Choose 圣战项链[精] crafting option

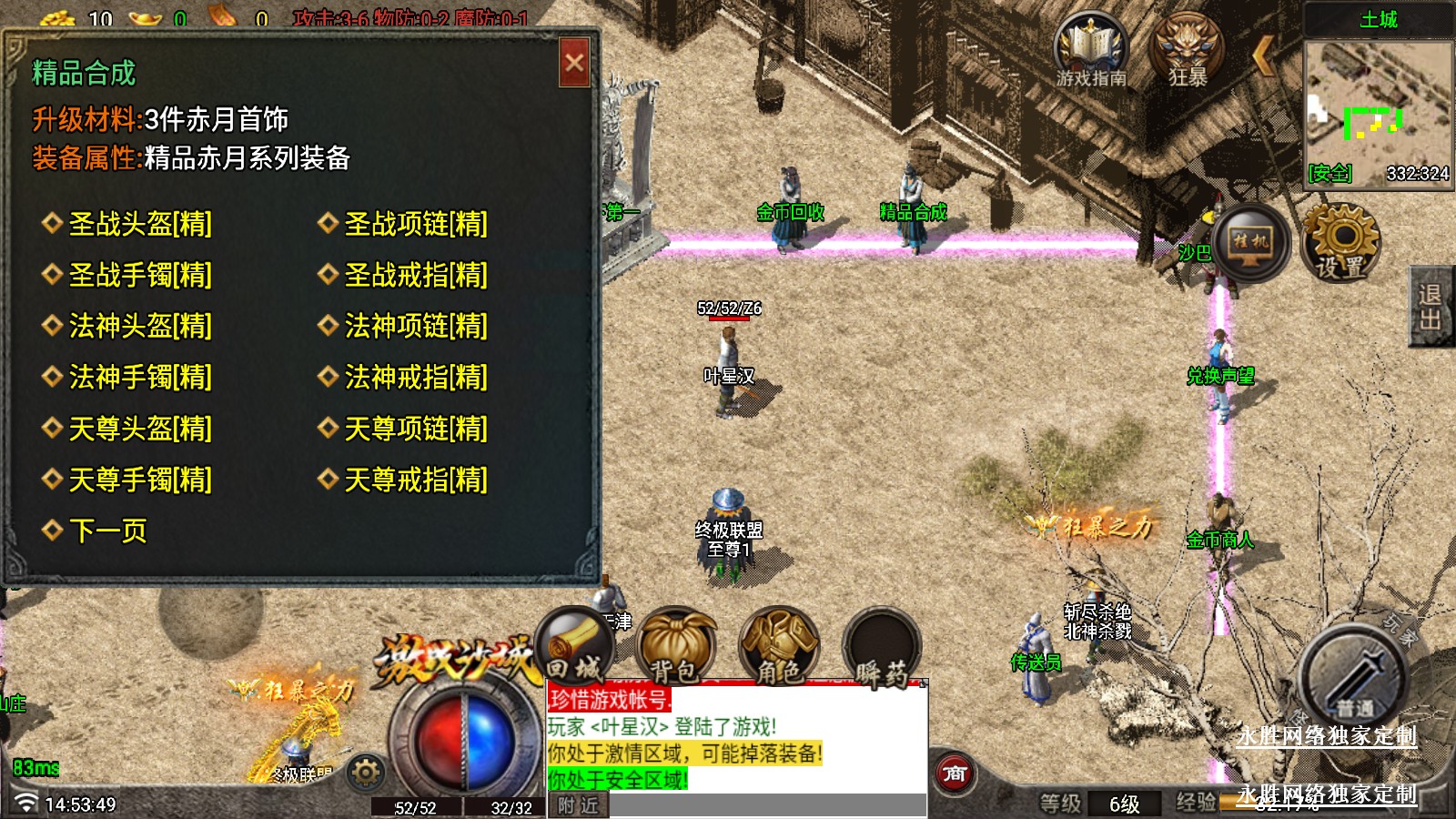[416, 224]
